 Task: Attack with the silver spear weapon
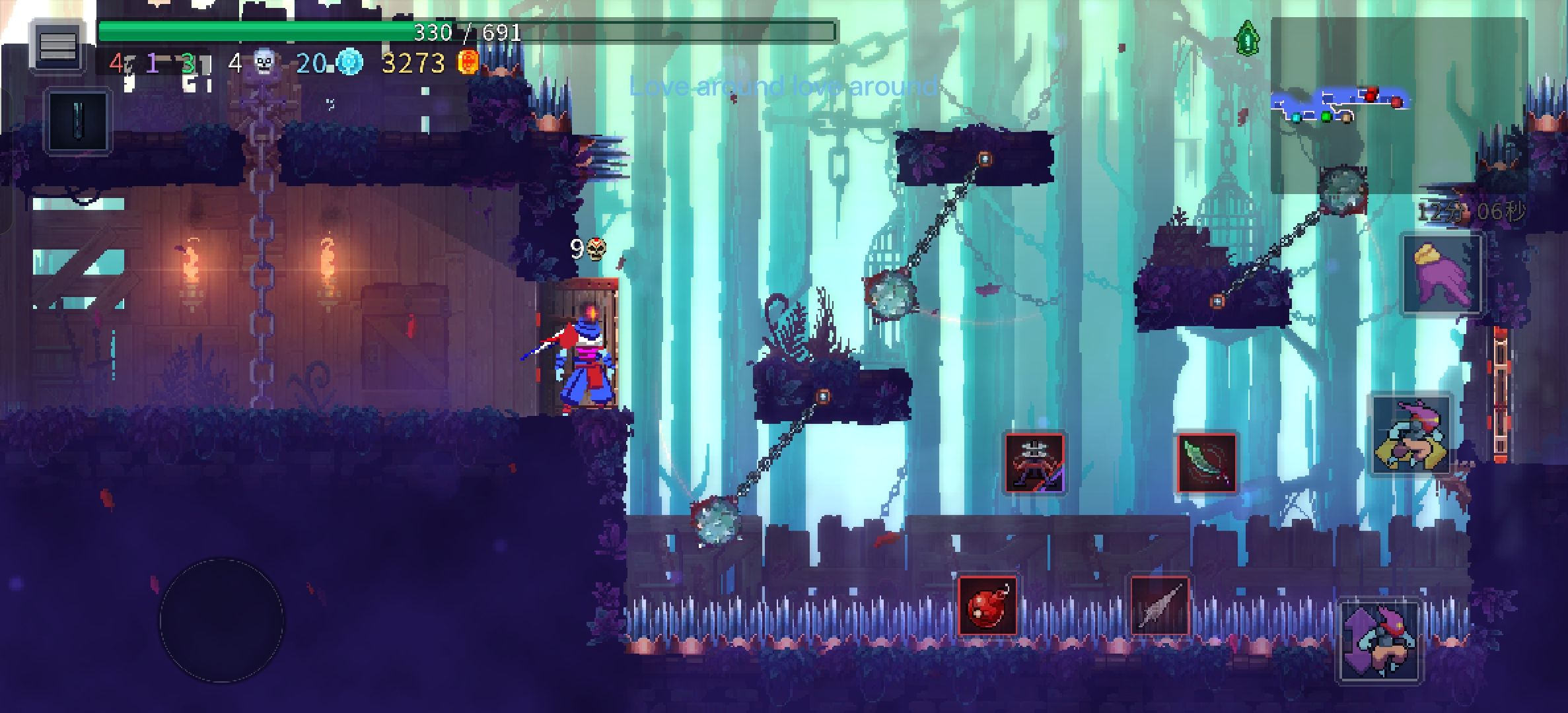[1159, 606]
